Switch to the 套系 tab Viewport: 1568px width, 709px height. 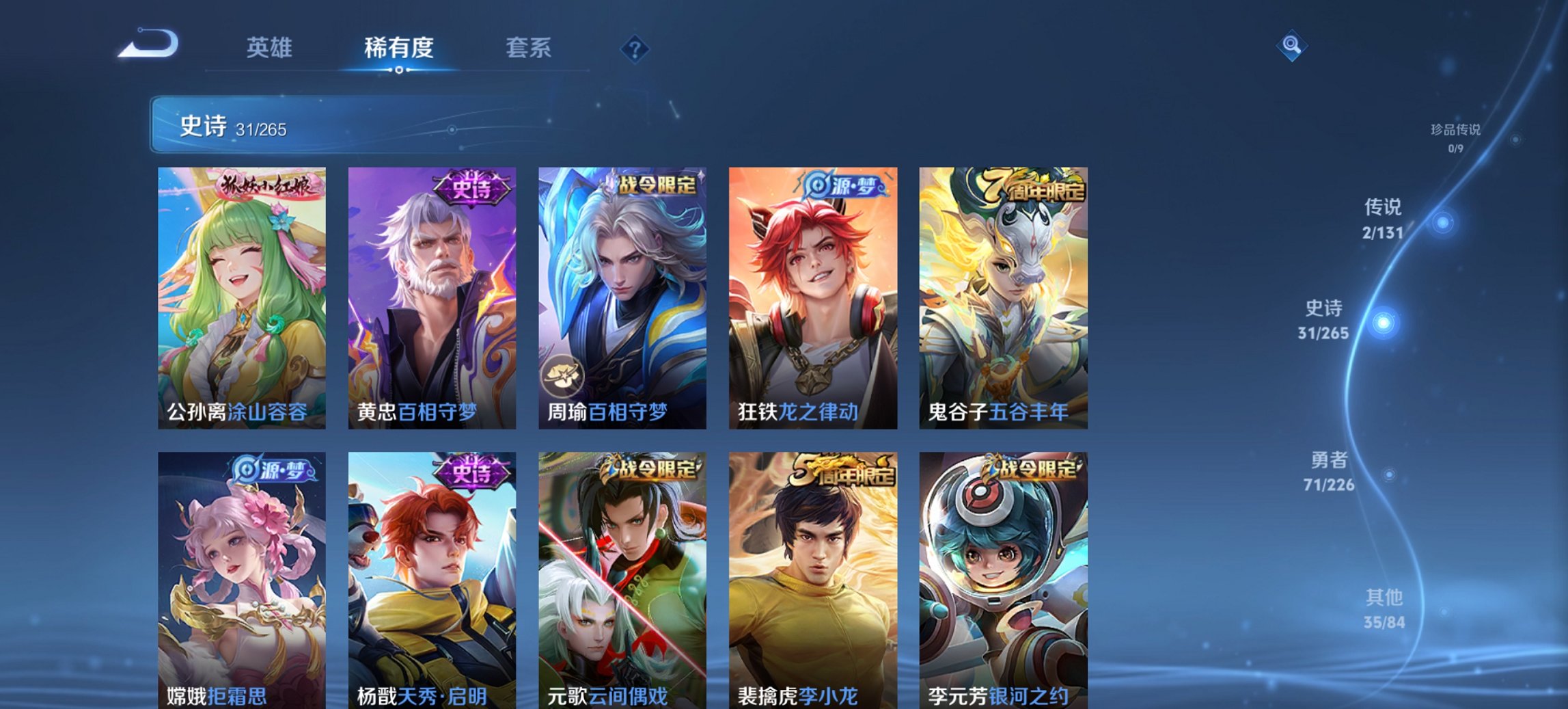tap(529, 48)
